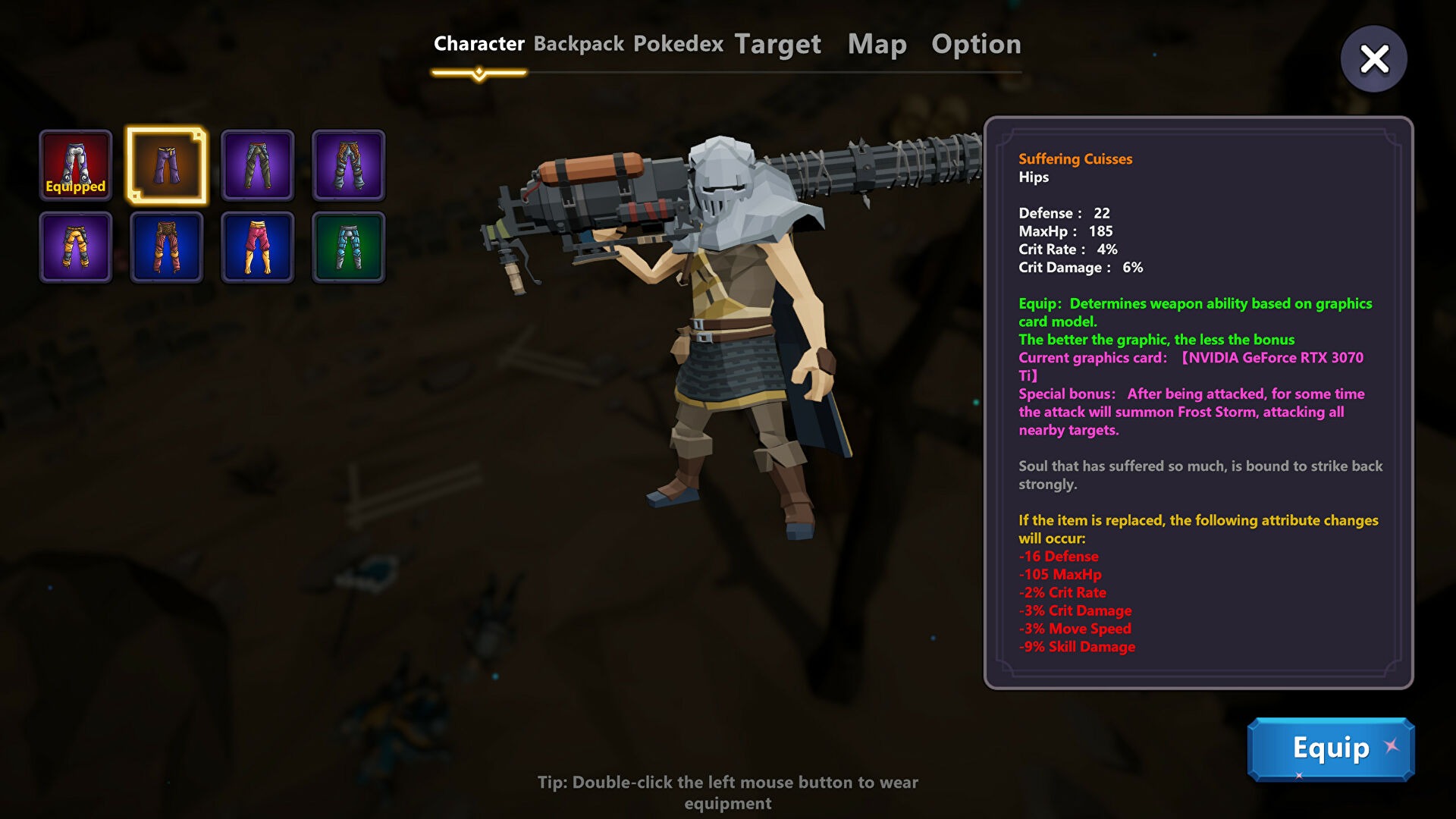The width and height of the screenshot is (1456, 819).
Task: Select the blue pants with orange holsters
Action: click(x=349, y=165)
